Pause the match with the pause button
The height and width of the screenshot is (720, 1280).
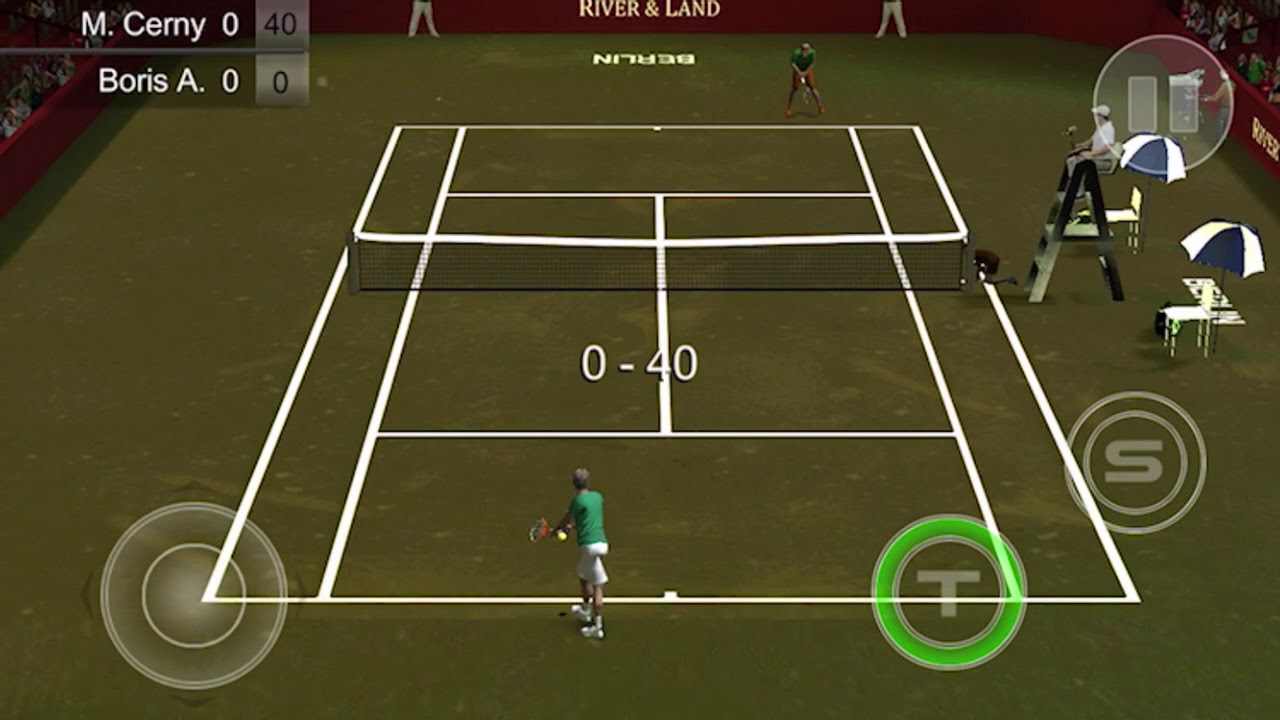coord(1163,103)
